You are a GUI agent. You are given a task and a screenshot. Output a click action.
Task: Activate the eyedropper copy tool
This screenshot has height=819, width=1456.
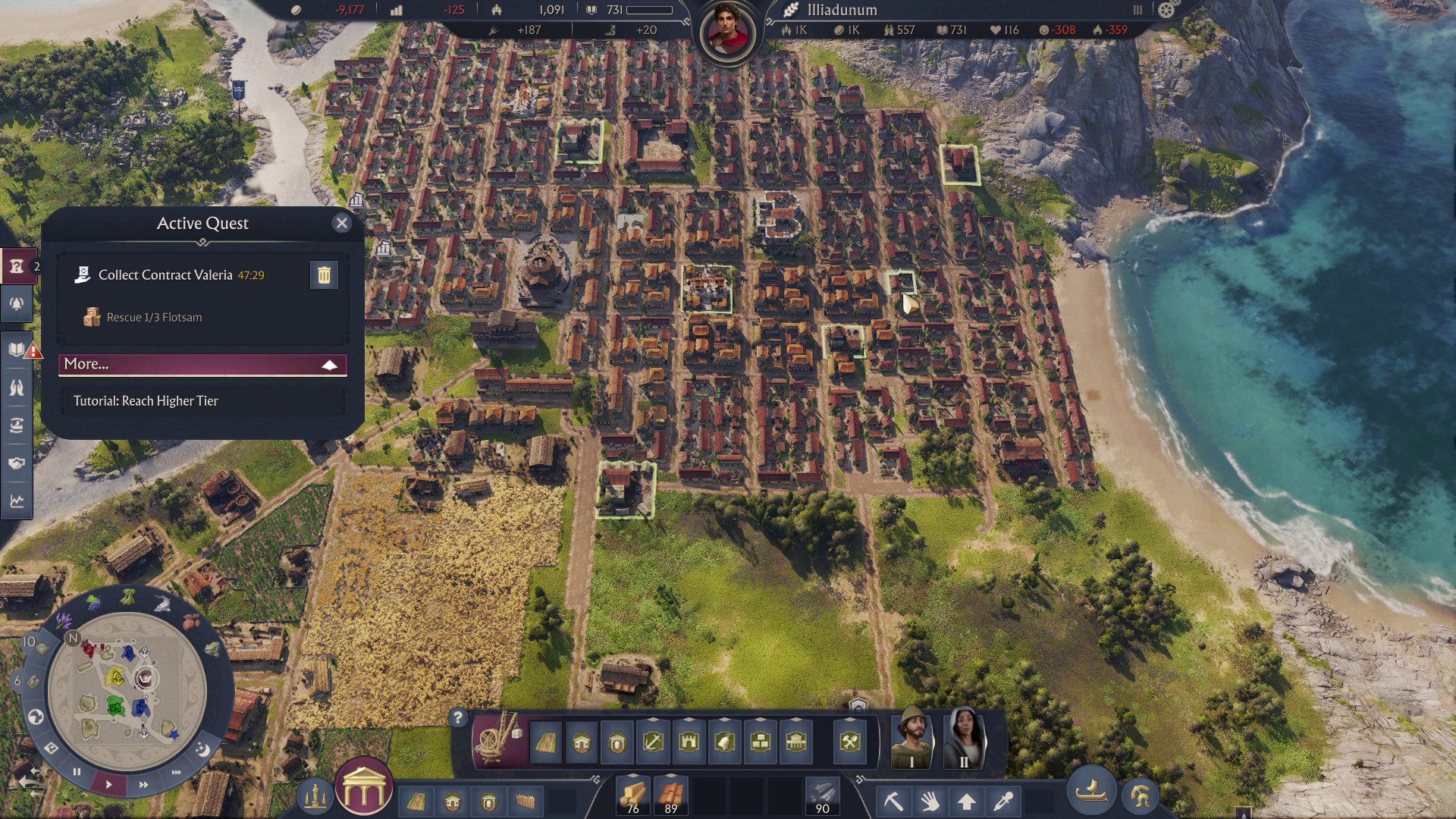click(x=1003, y=801)
